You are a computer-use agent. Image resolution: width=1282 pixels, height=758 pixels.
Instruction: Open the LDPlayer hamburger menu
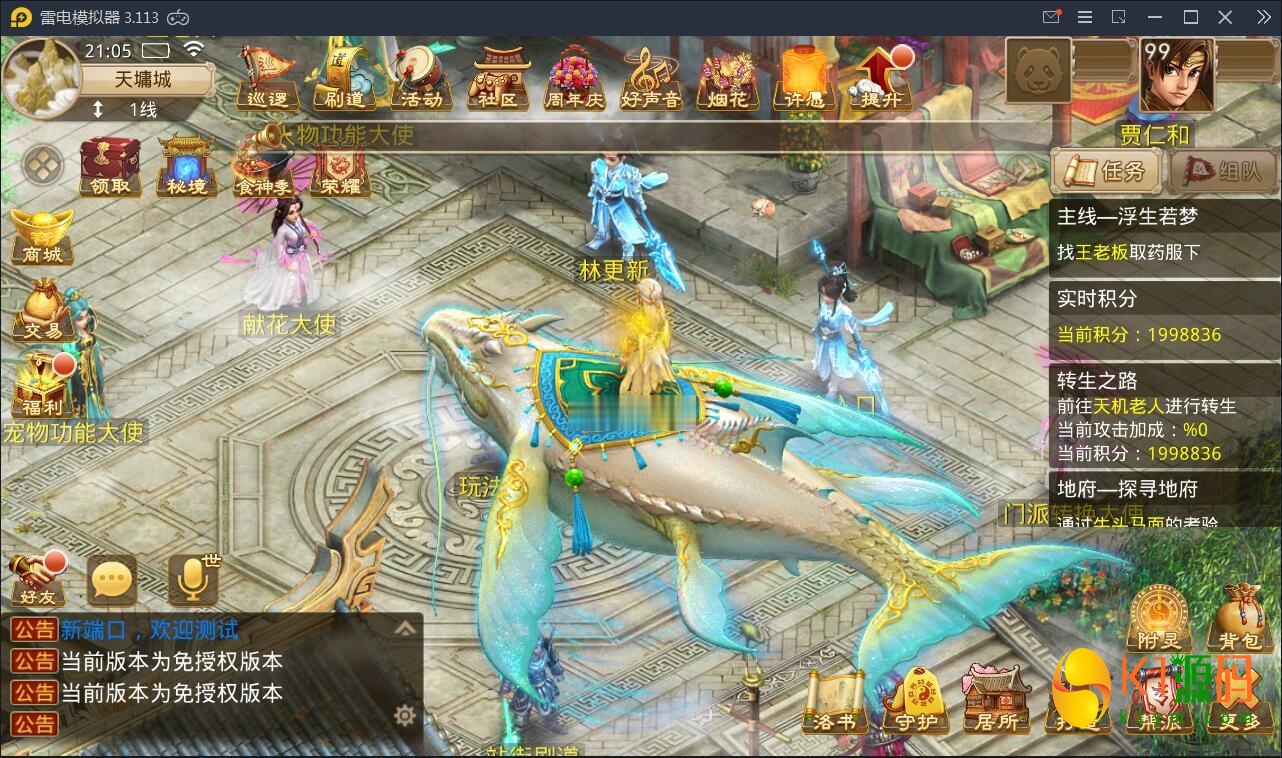tap(1083, 17)
